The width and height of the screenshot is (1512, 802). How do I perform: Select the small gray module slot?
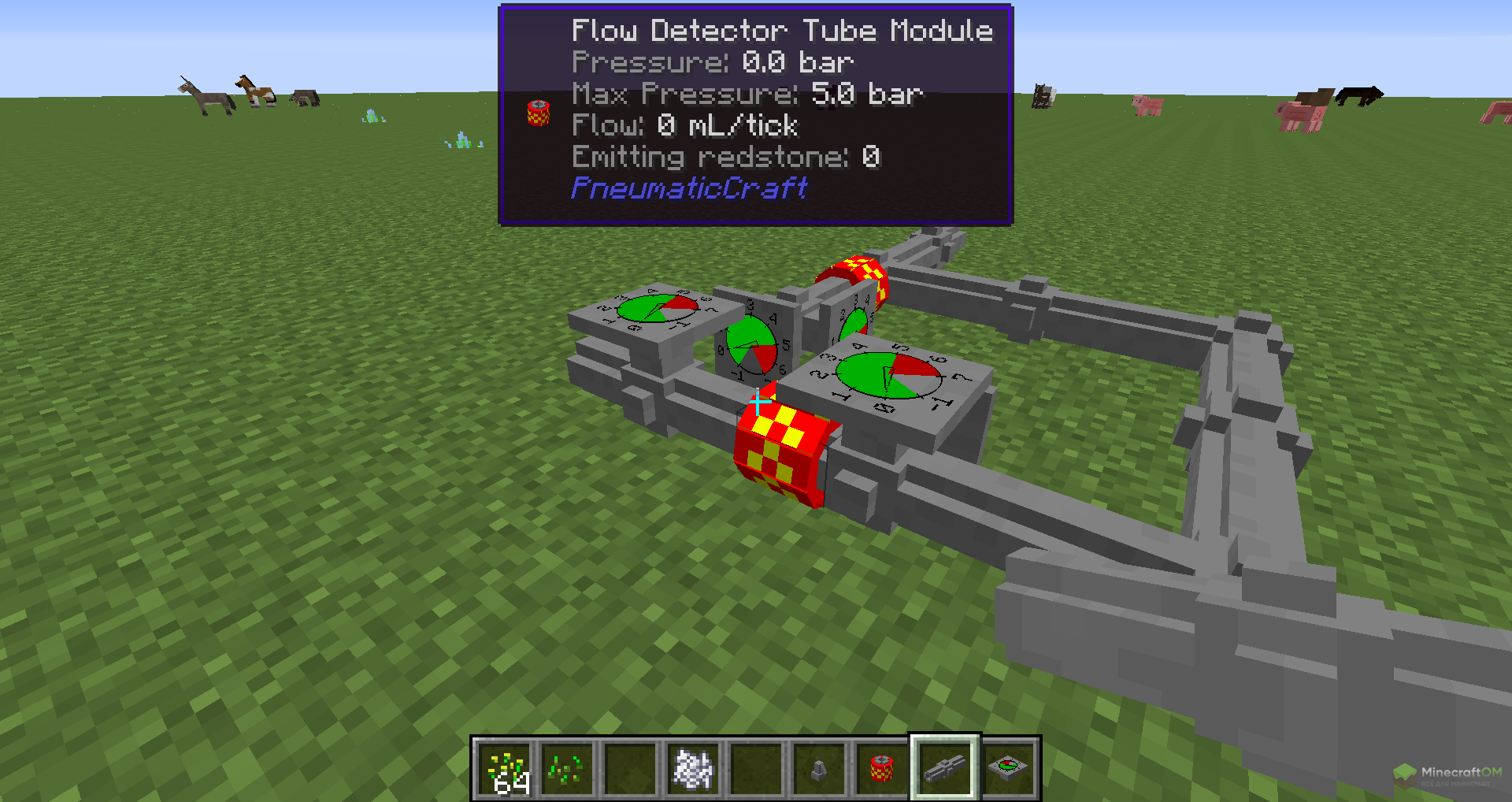[x=819, y=769]
